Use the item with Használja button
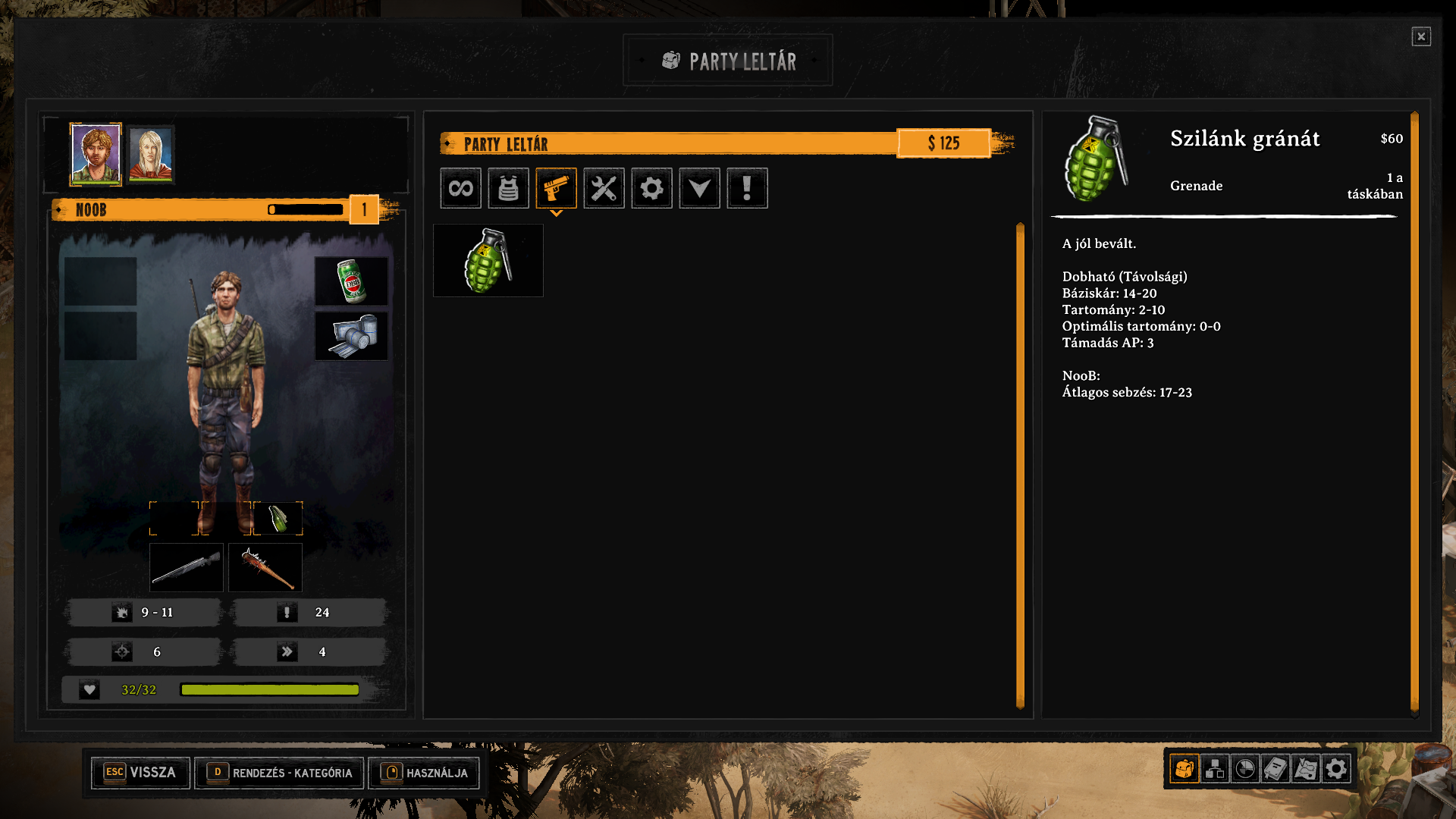Screen dimensions: 1456x819 pos(424,773)
